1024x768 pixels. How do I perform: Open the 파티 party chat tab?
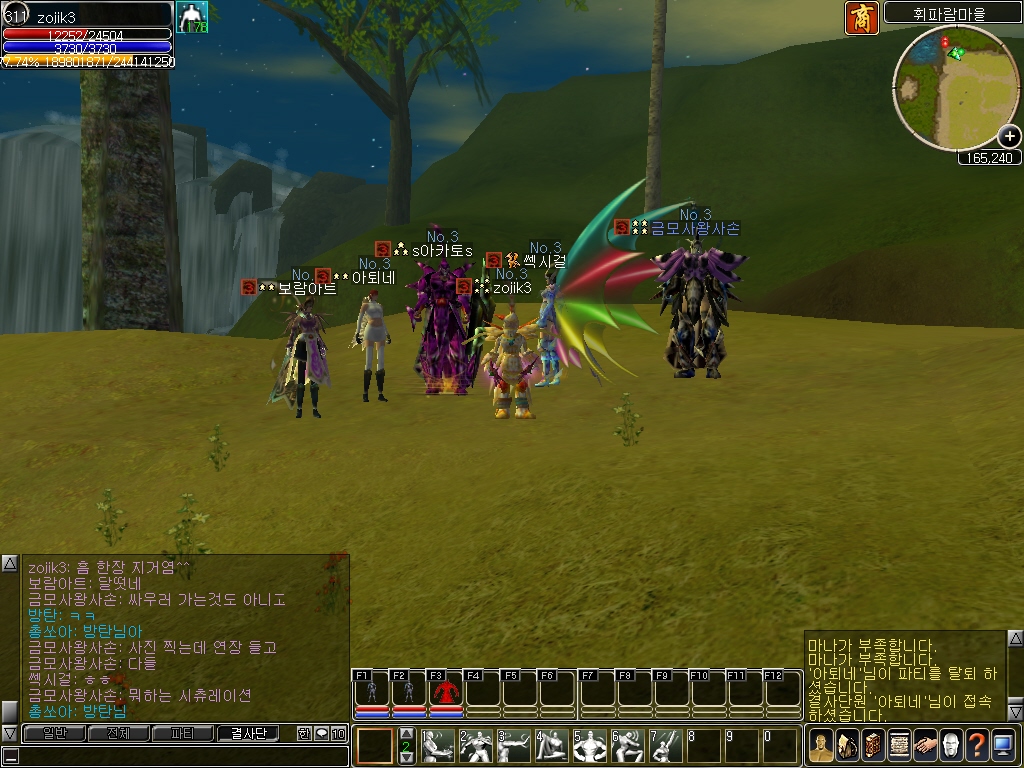[182, 733]
